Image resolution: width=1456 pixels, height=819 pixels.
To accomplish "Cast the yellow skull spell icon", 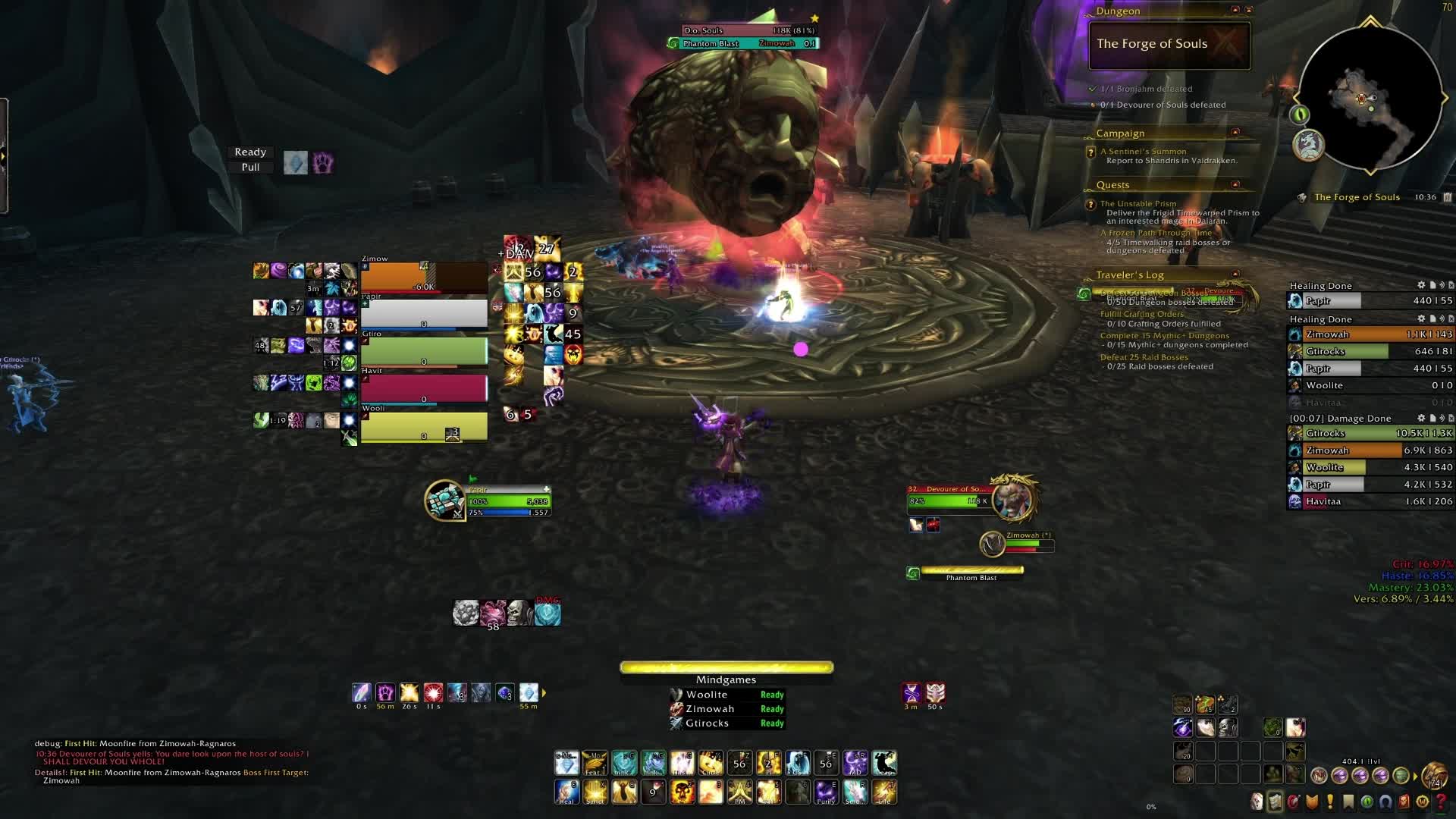I will click(682, 792).
